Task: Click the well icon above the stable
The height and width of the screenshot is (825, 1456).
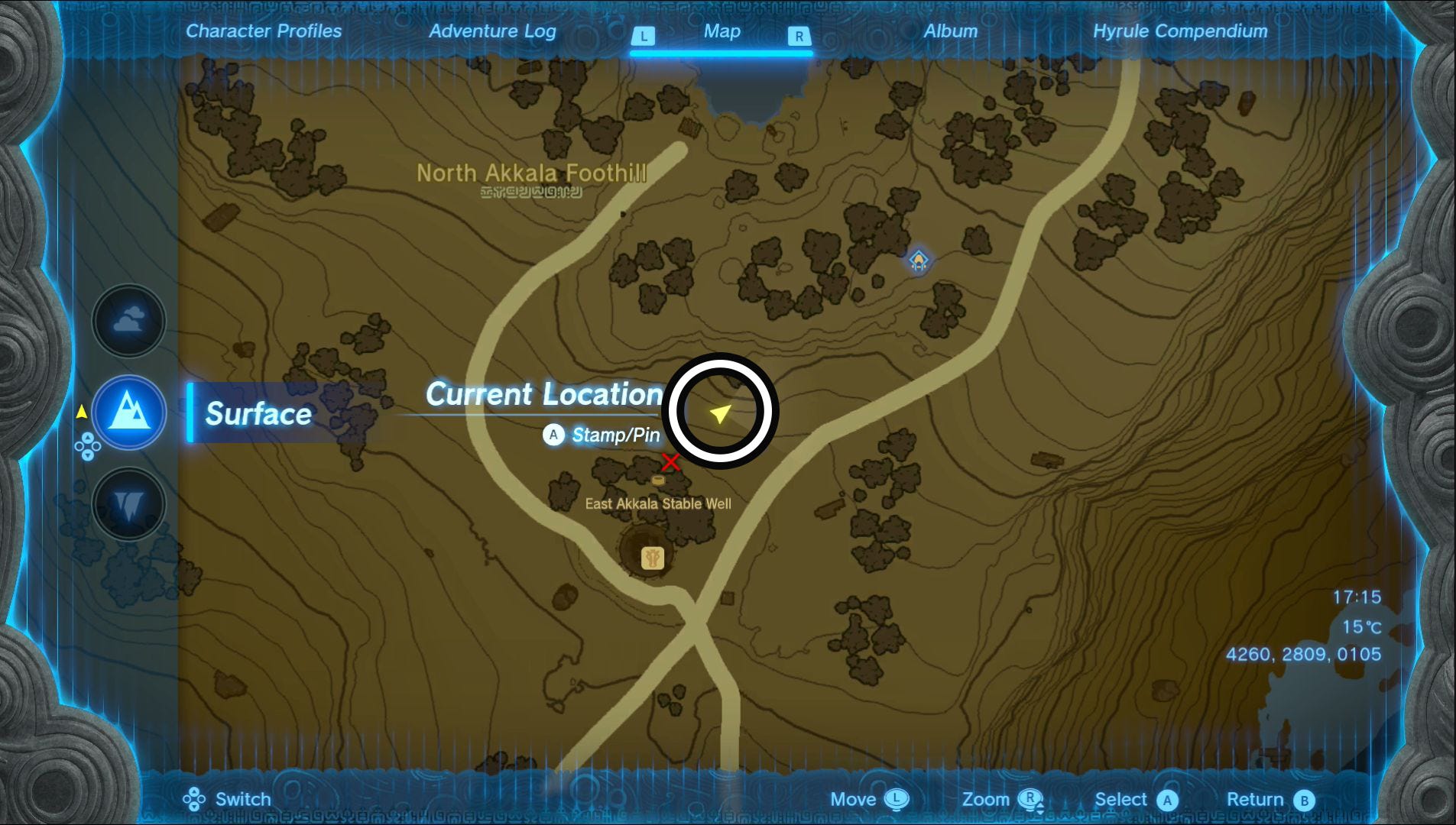Action: [x=657, y=480]
